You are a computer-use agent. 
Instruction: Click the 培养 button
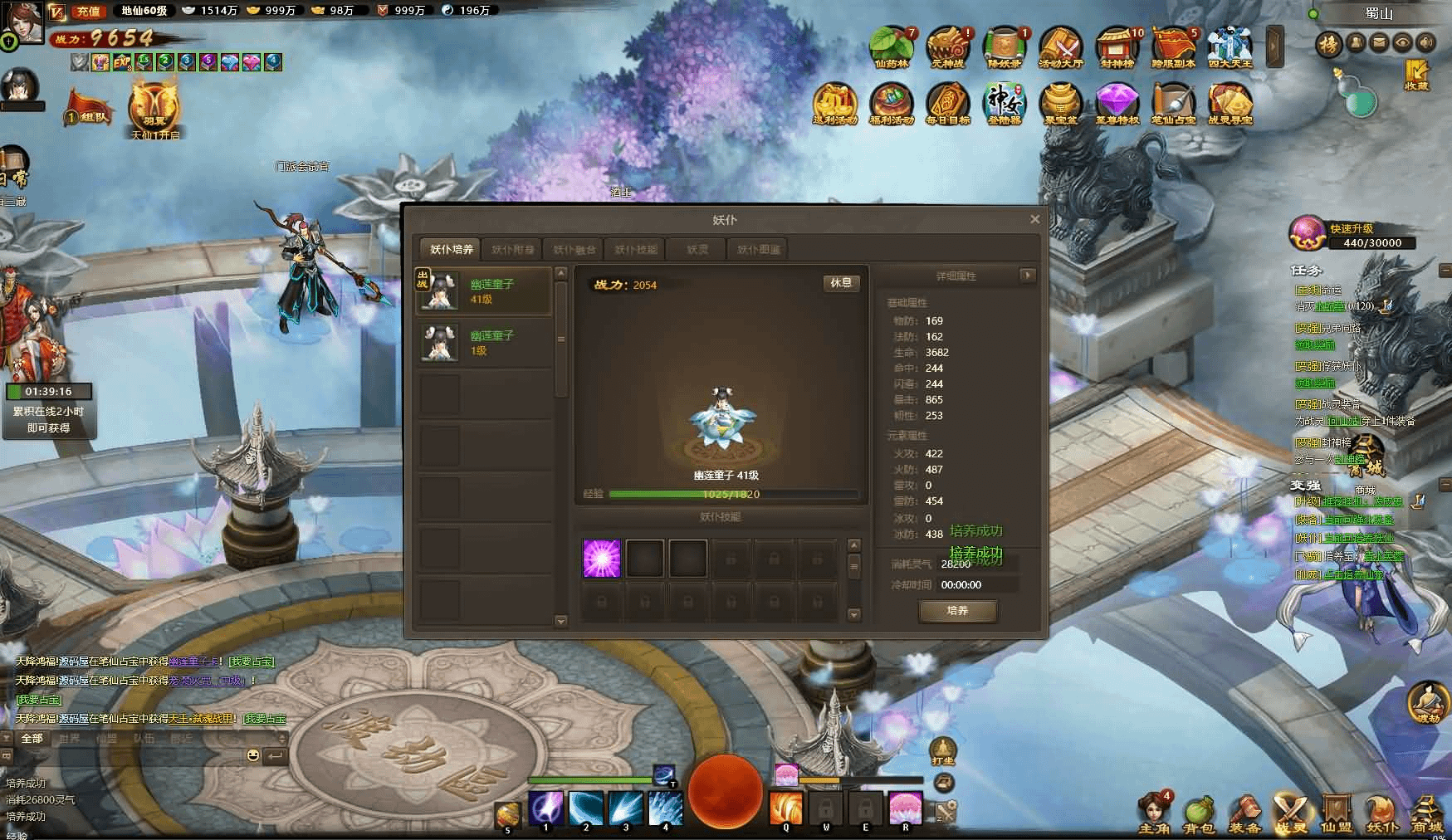tap(957, 611)
